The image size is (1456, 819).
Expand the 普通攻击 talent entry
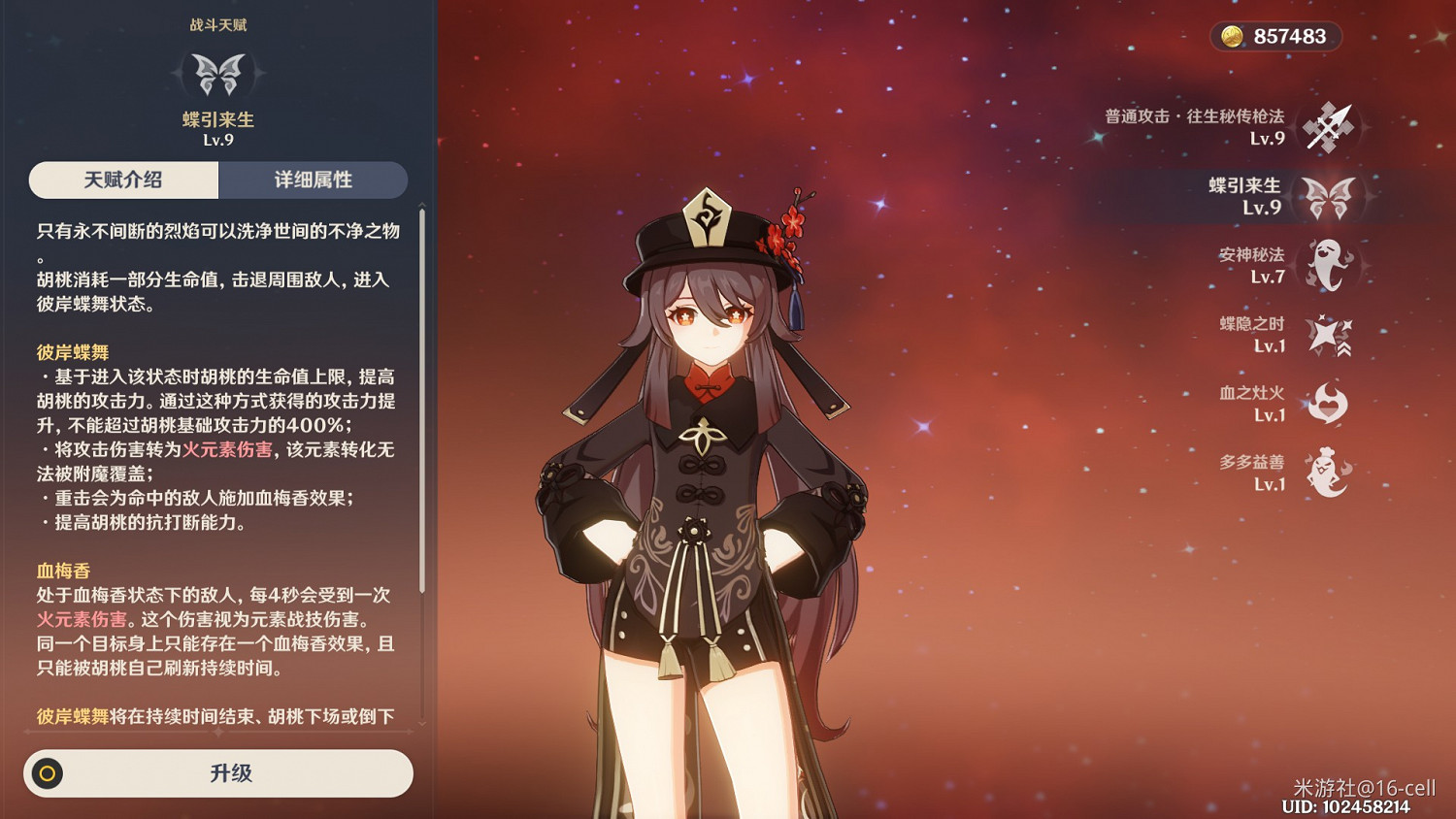click(1213, 127)
